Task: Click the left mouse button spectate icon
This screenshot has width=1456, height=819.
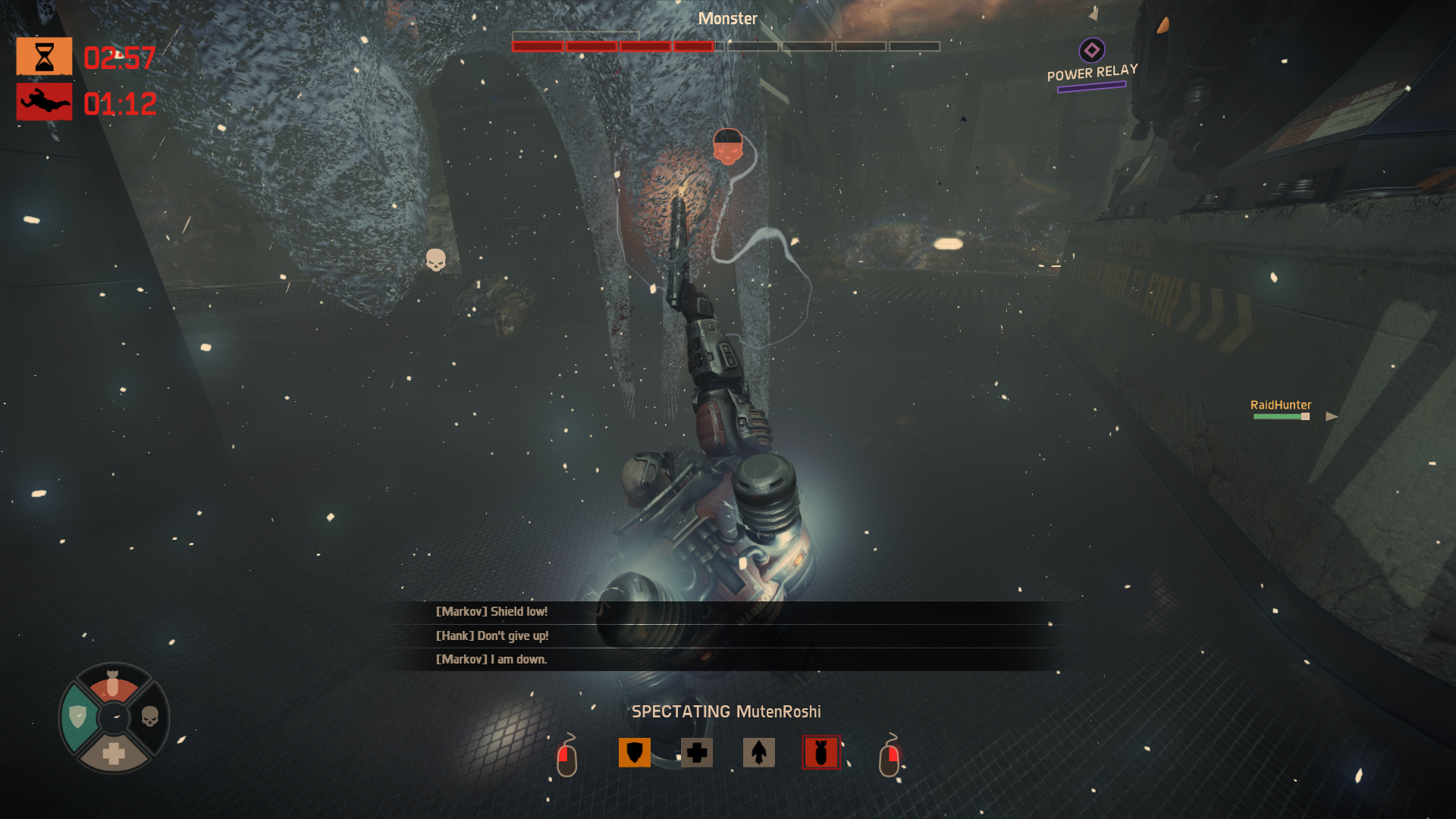Action: pyautogui.click(x=567, y=757)
